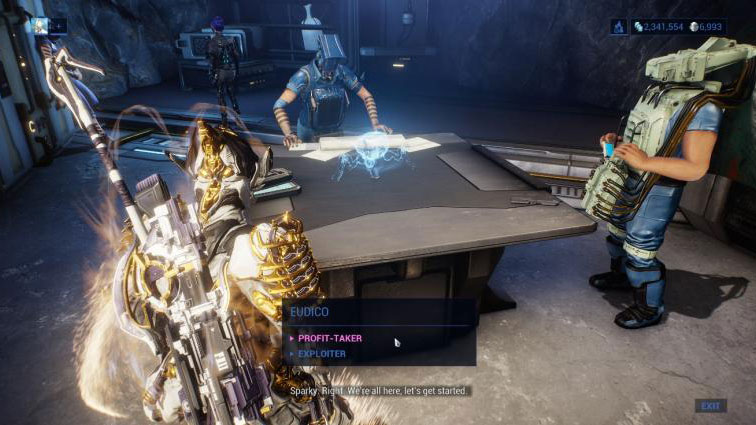The image size is (756, 425).
Task: Exit the conversation with Eudico
Action: (x=710, y=406)
